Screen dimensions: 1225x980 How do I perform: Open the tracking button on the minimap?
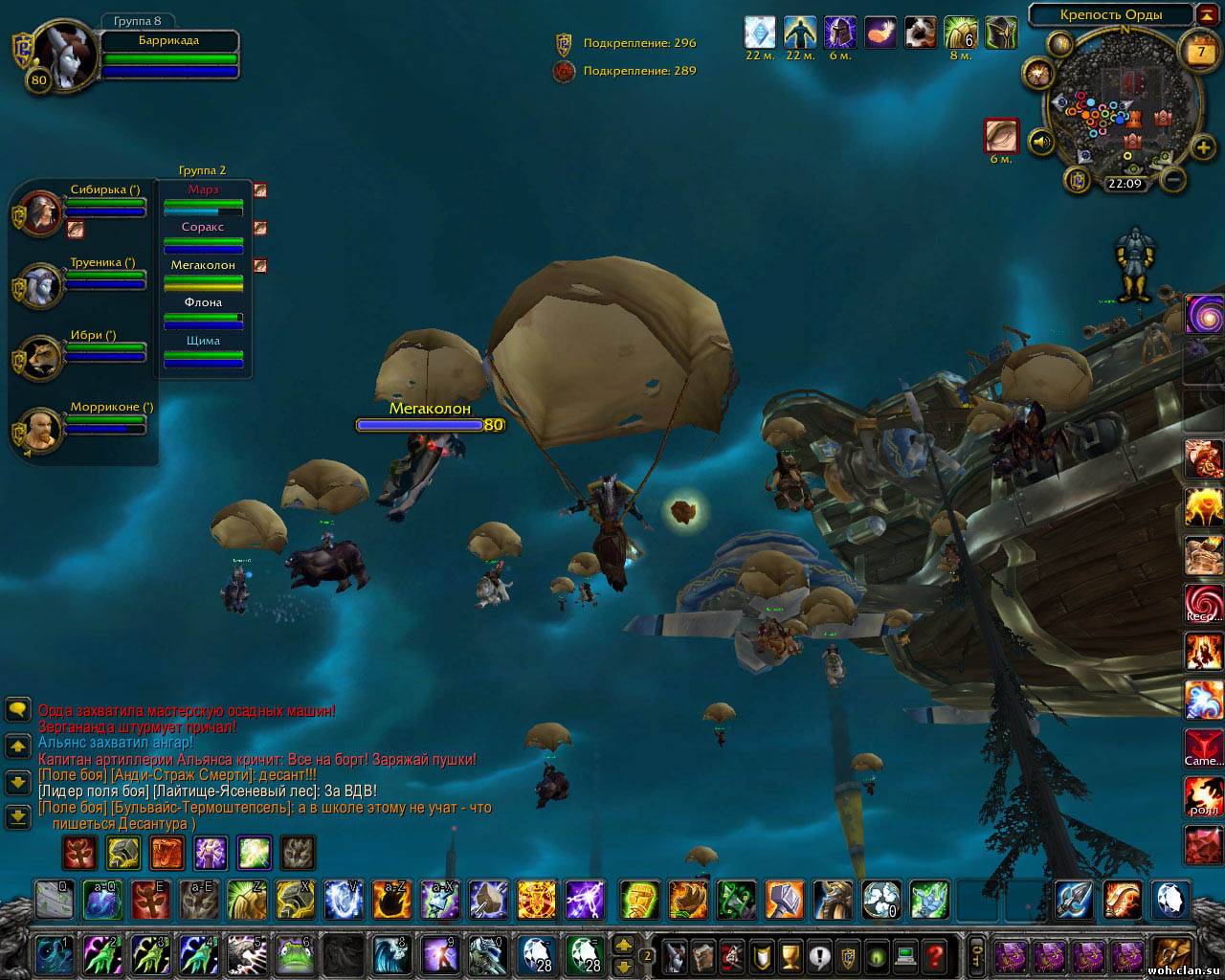(x=1038, y=73)
